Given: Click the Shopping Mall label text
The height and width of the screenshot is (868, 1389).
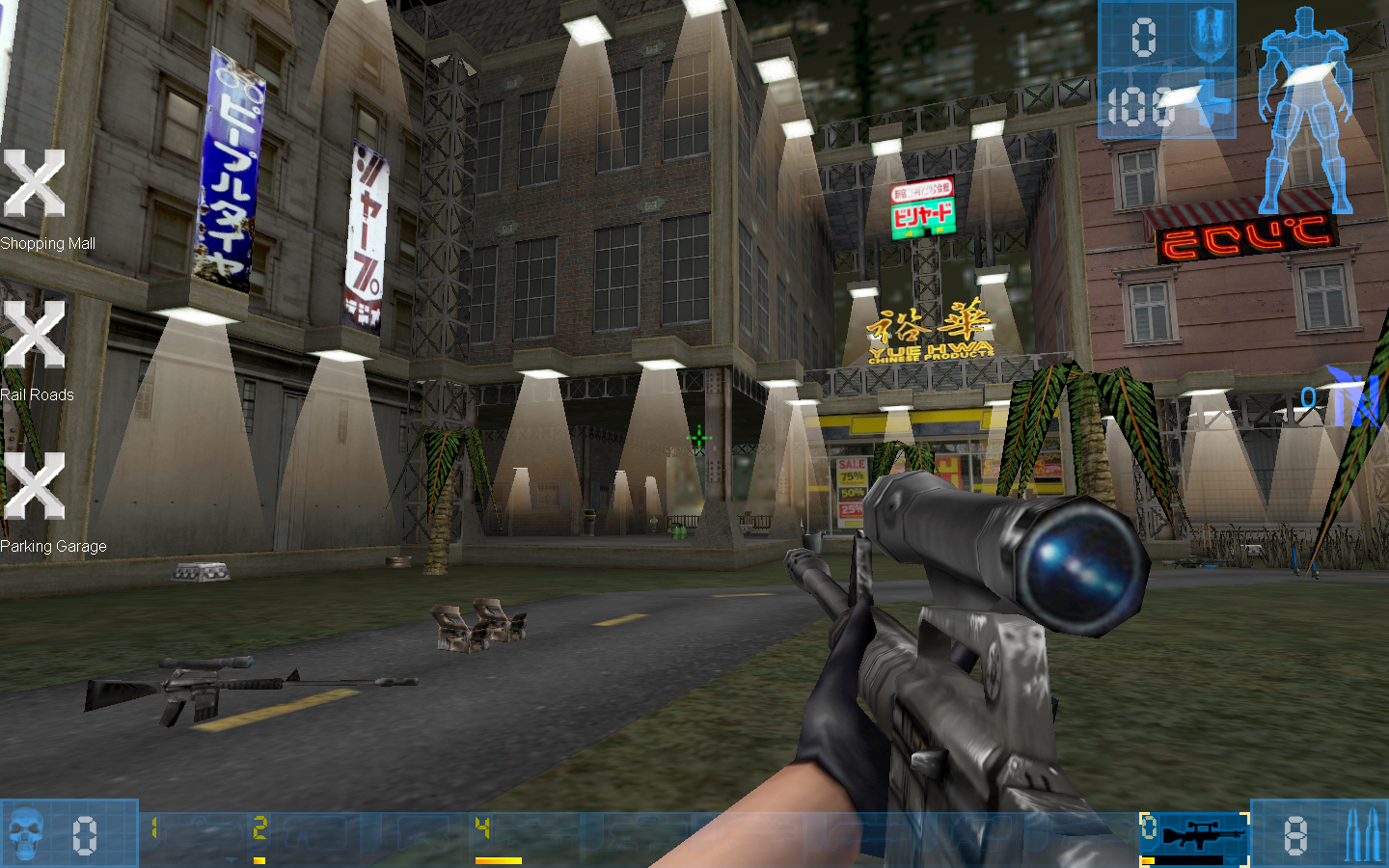Looking at the screenshot, I should coord(48,243).
